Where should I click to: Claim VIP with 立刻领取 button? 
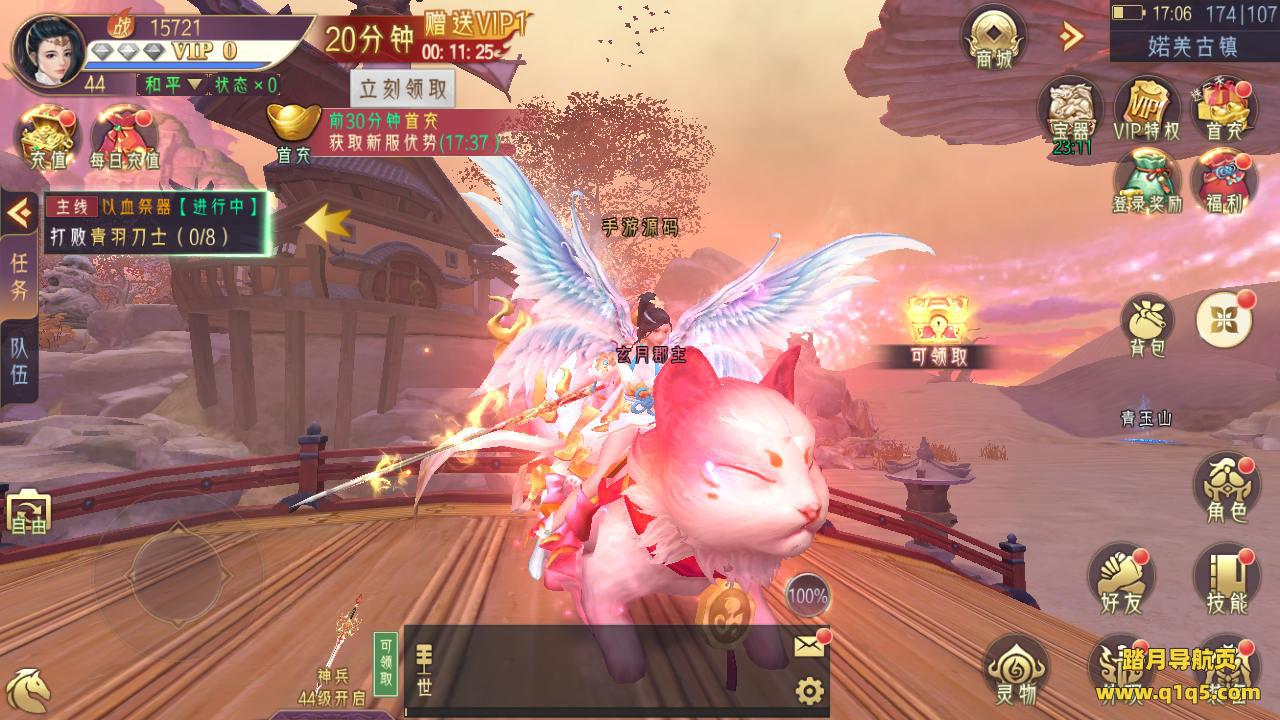pyautogui.click(x=403, y=88)
